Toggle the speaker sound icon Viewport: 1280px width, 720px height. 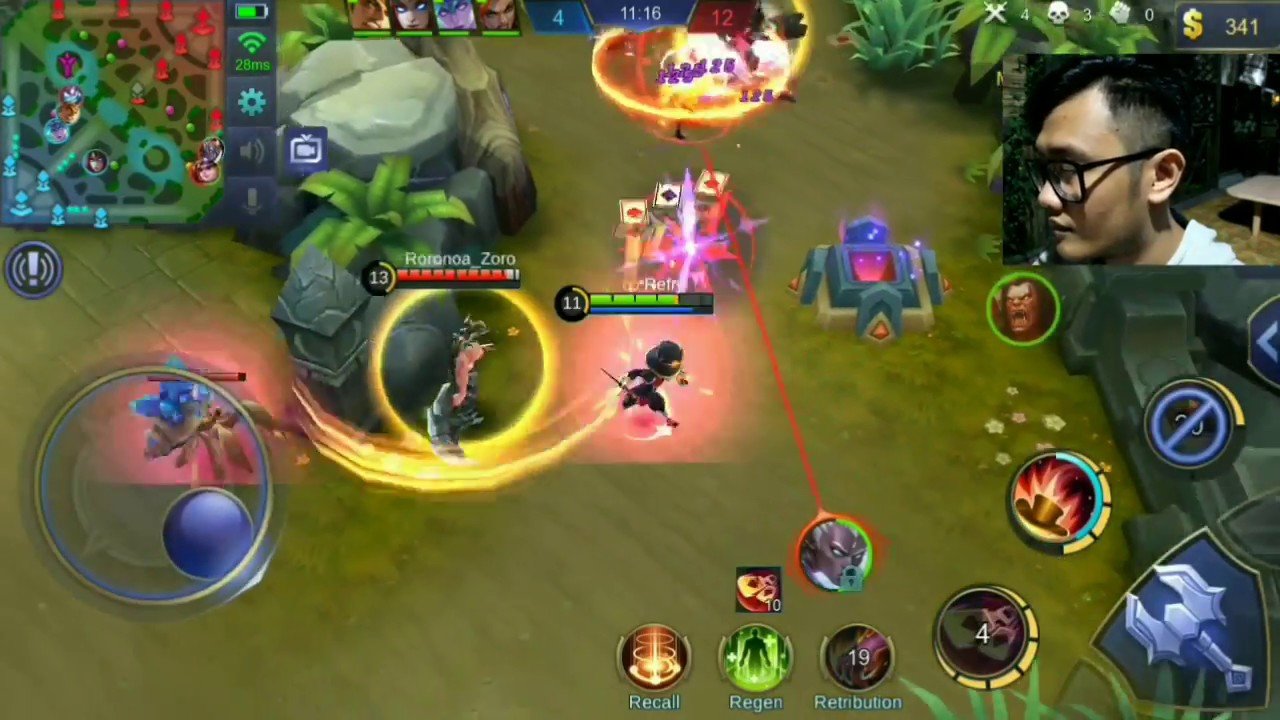coord(252,151)
